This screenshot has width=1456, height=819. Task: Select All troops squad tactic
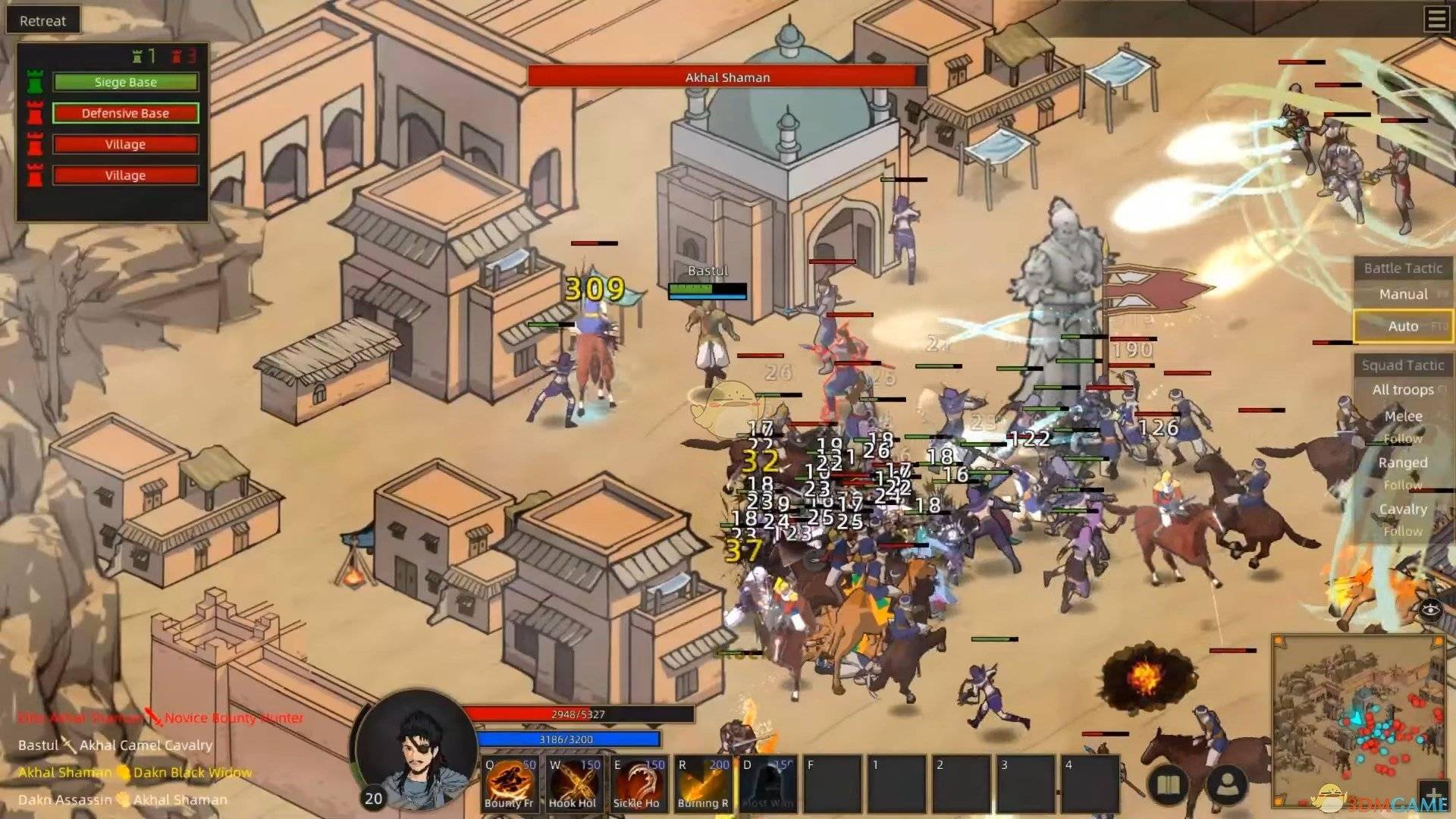[x=1402, y=390]
